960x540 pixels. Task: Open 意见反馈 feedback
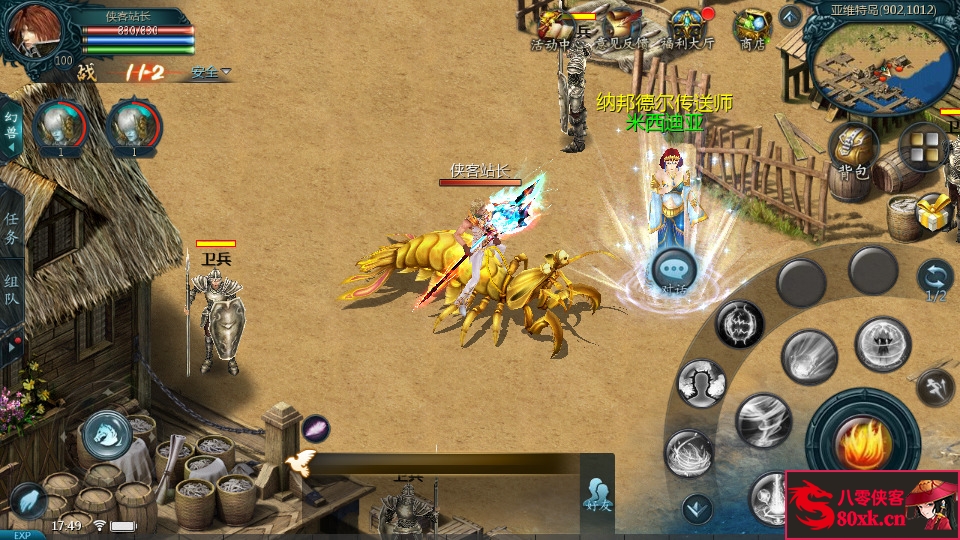click(x=622, y=28)
